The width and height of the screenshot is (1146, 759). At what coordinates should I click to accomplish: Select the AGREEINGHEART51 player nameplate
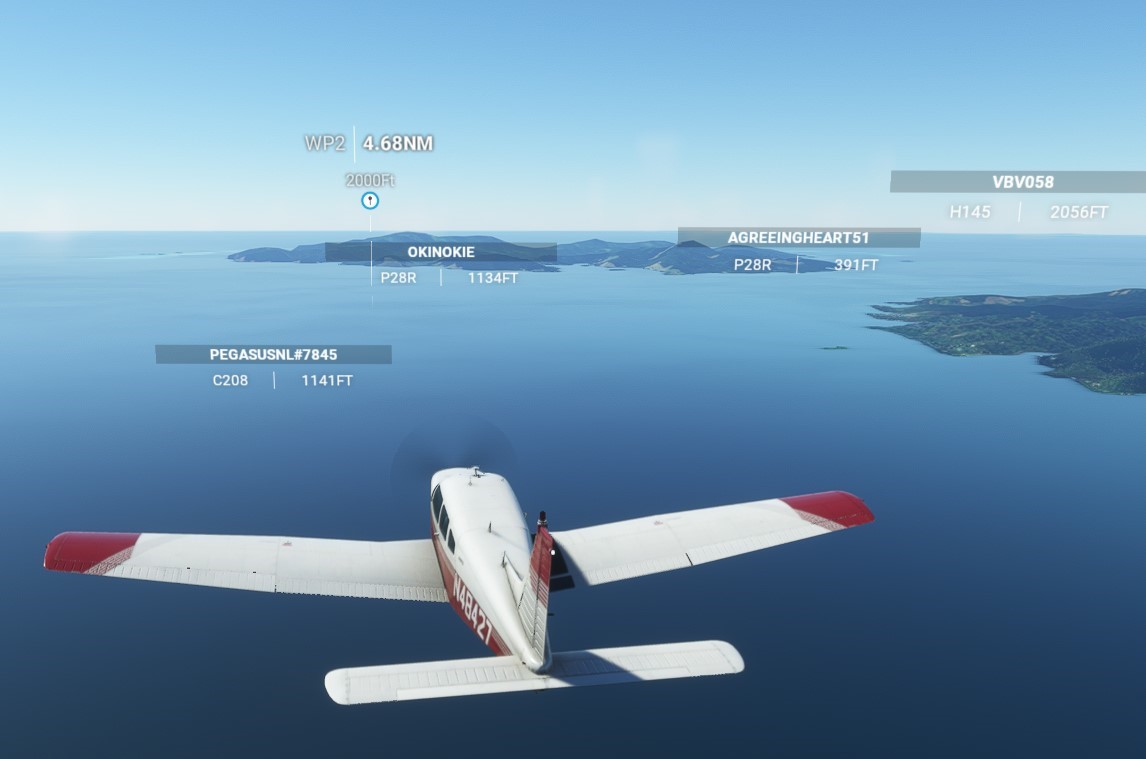pyautogui.click(x=798, y=238)
